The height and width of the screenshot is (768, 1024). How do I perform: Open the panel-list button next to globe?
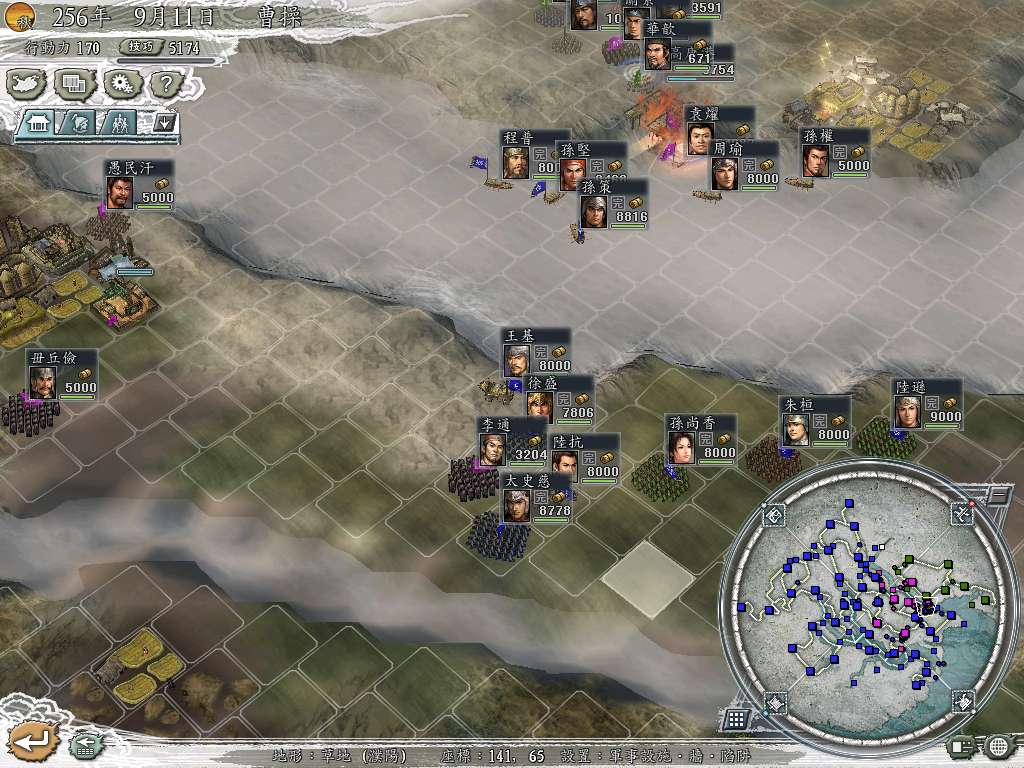(x=962, y=746)
